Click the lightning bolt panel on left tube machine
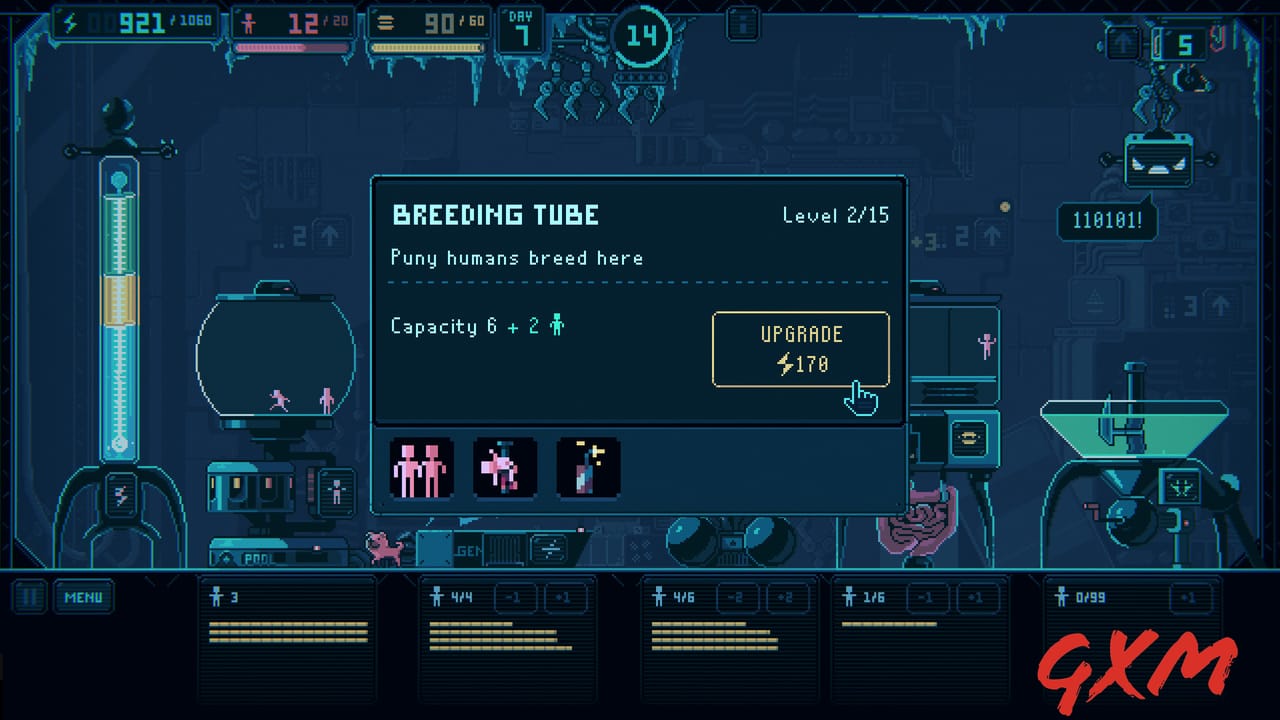The height and width of the screenshot is (720, 1280). click(x=120, y=492)
